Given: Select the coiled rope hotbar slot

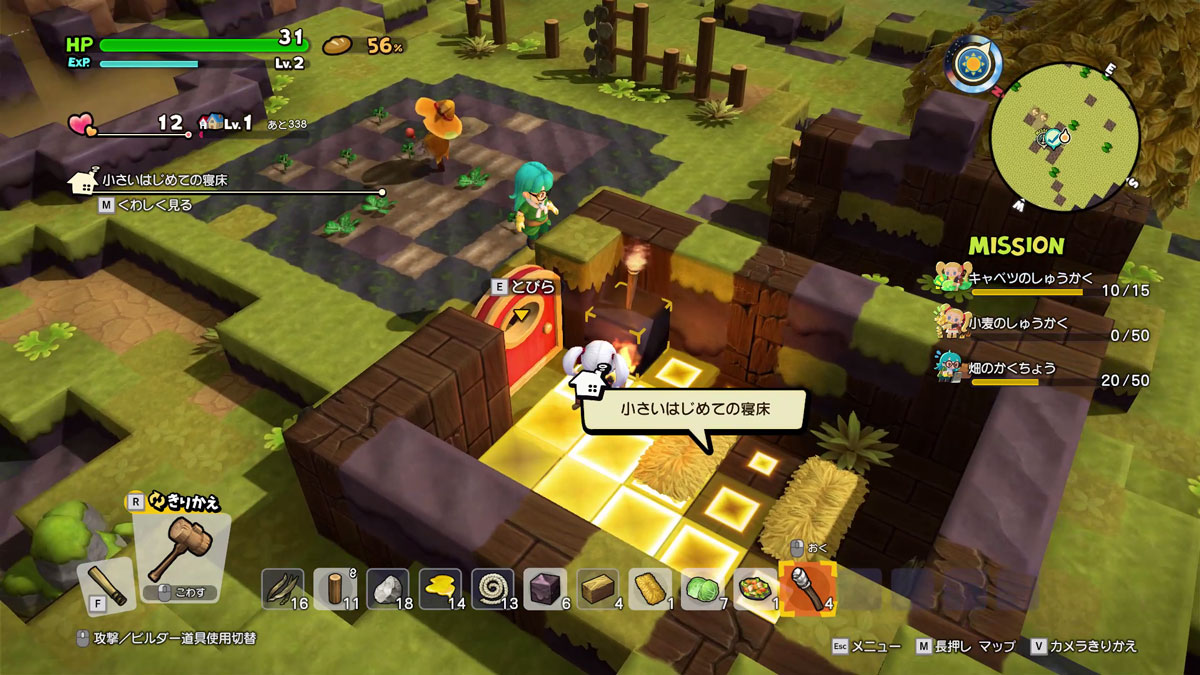Looking at the screenshot, I should 492,588.
